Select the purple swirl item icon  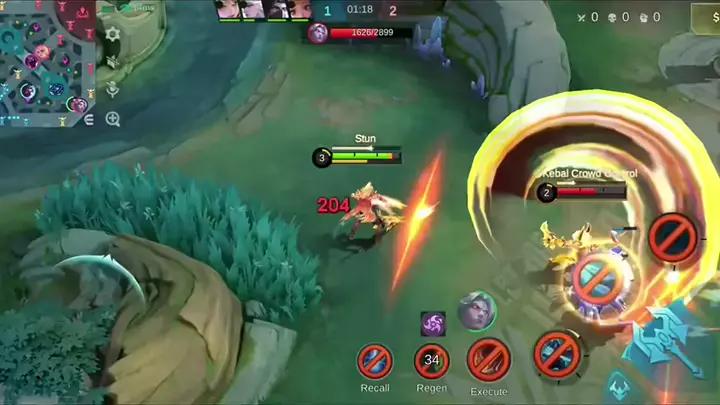pos(433,324)
